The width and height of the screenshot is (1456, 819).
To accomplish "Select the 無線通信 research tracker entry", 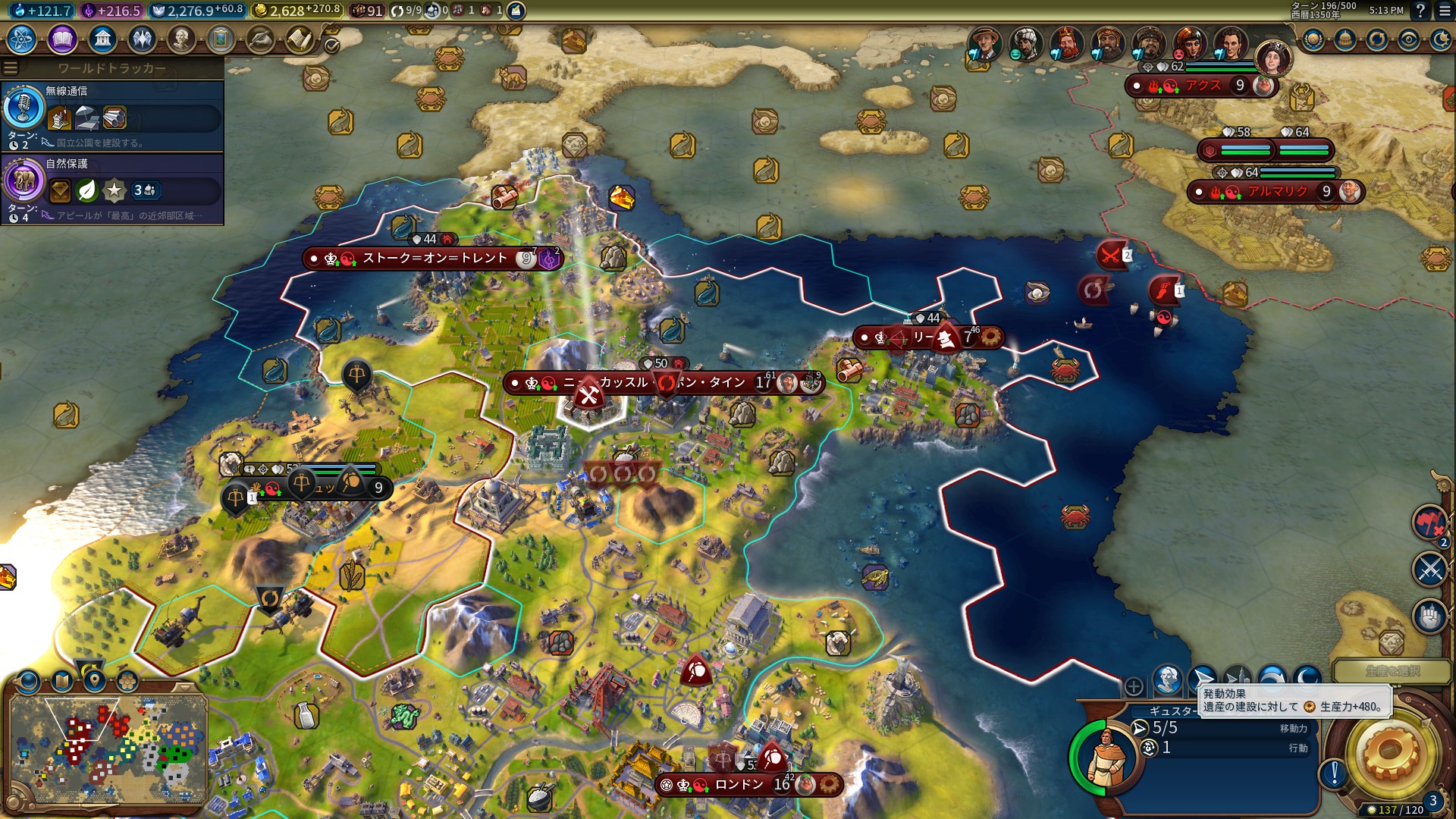I will [112, 115].
